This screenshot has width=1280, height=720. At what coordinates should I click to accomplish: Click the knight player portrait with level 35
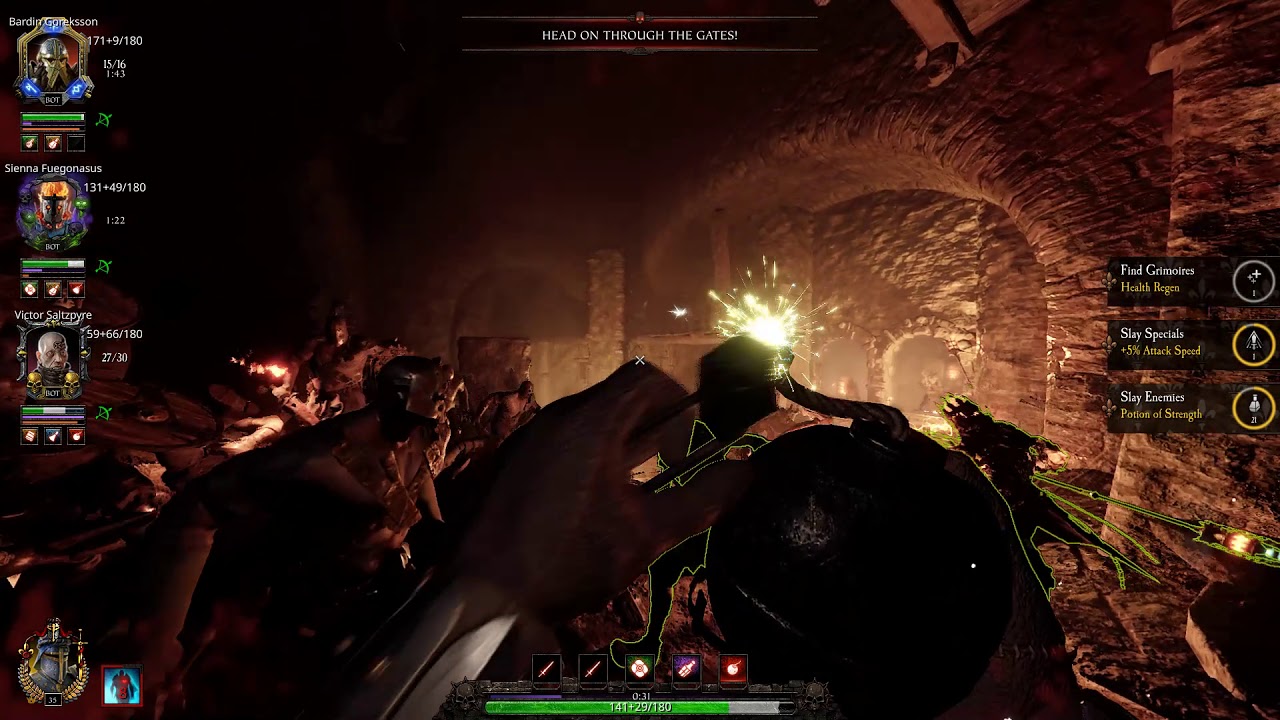click(x=53, y=660)
